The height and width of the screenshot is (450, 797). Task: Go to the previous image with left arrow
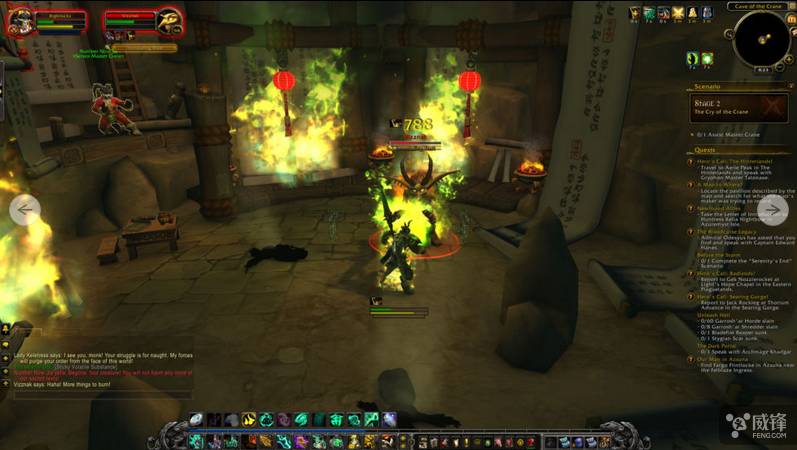pyautogui.click(x=24, y=210)
